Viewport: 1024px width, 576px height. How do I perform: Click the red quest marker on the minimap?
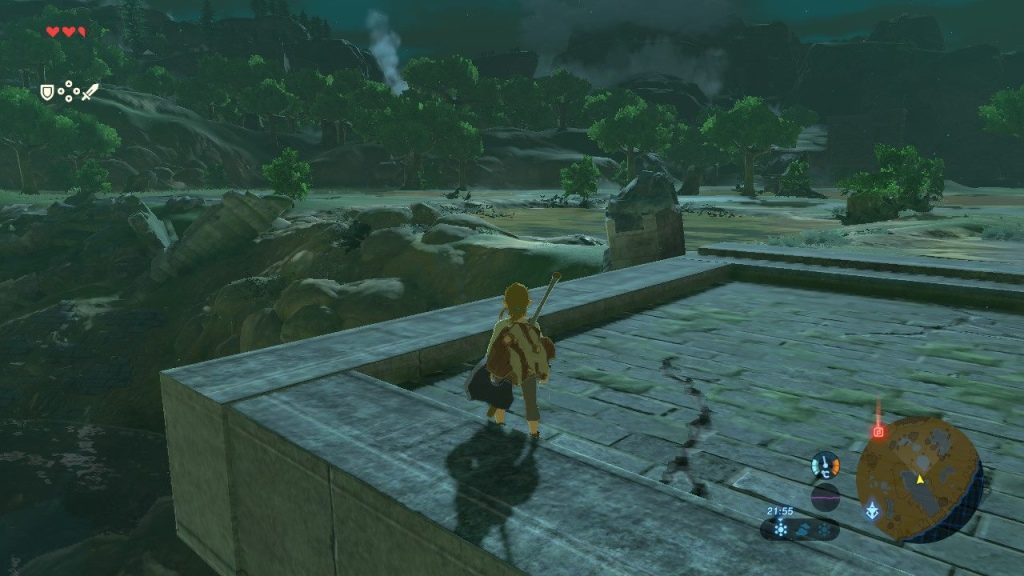pyautogui.click(x=879, y=432)
